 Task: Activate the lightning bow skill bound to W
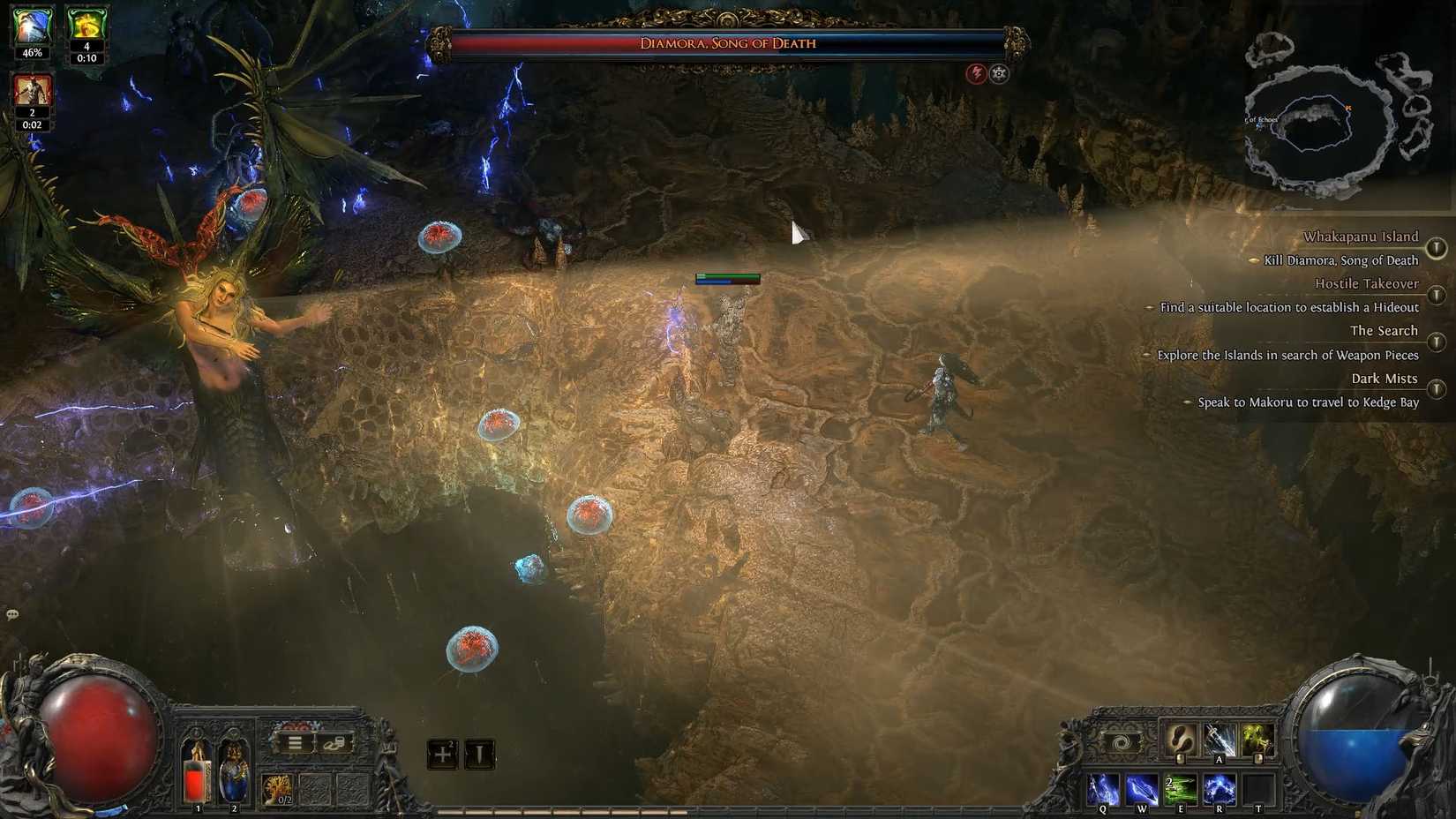click(x=1141, y=790)
